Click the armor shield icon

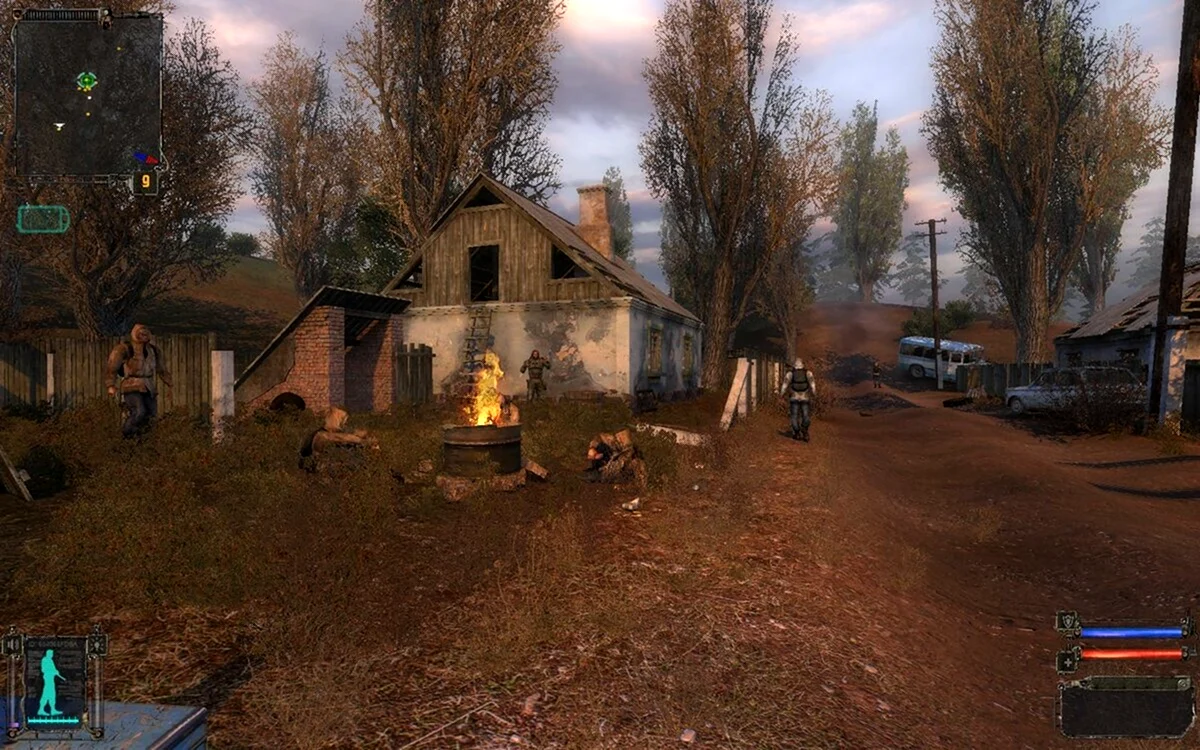point(1067,623)
